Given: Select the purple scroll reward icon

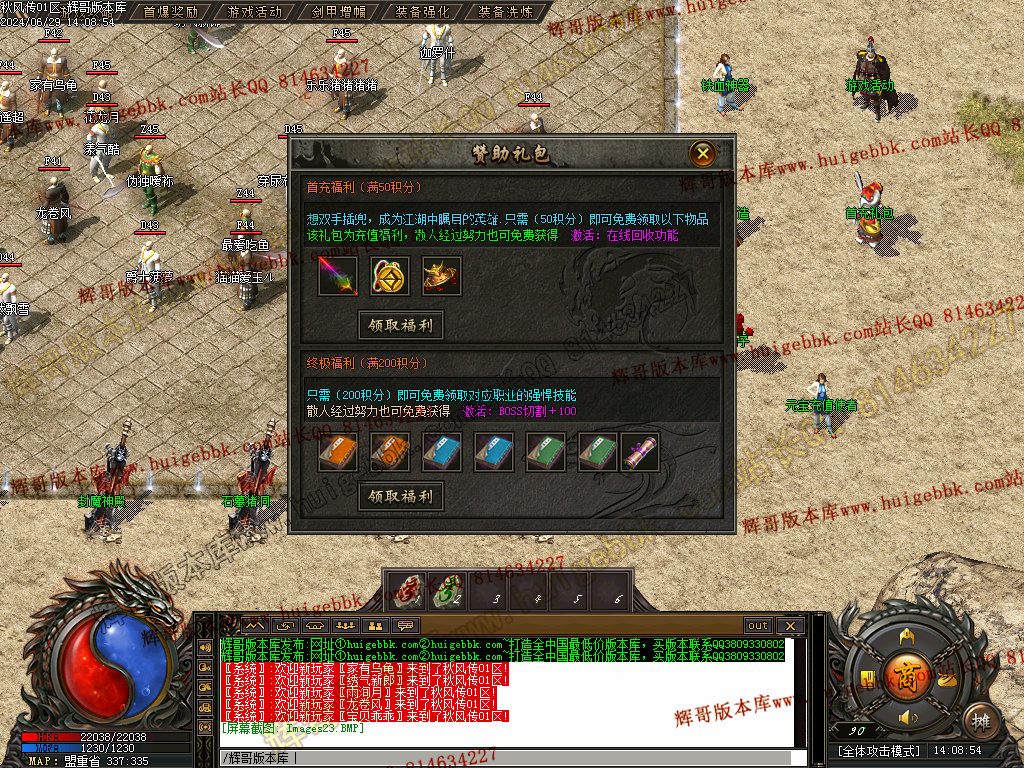Looking at the screenshot, I should (x=640, y=452).
